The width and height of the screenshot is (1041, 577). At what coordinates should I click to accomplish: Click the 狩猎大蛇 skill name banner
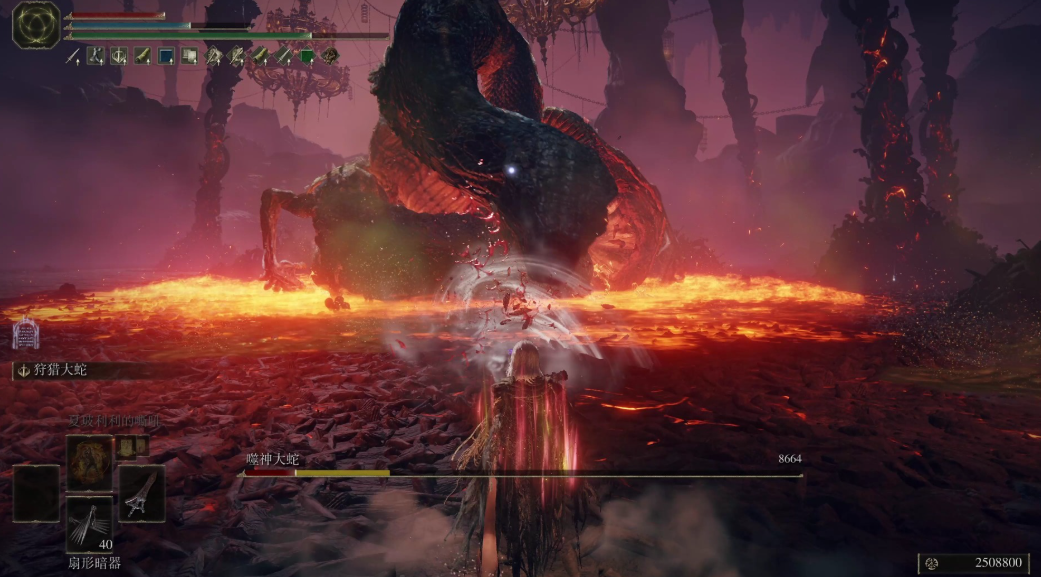(60, 370)
